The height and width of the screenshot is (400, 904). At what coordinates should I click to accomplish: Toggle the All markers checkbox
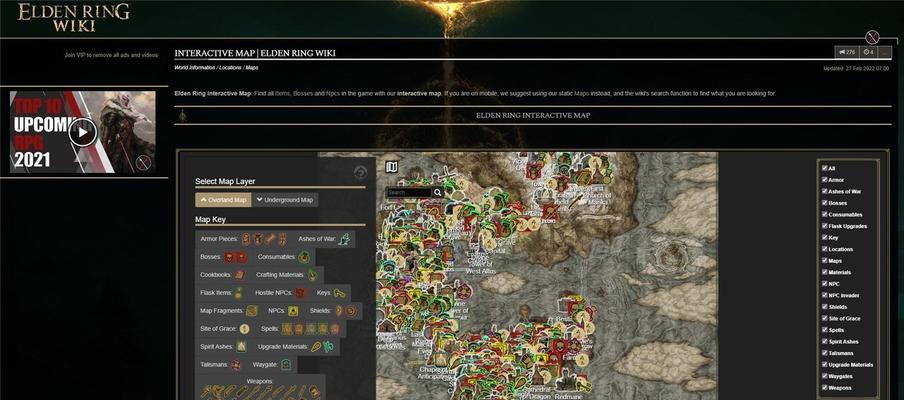coord(824,168)
